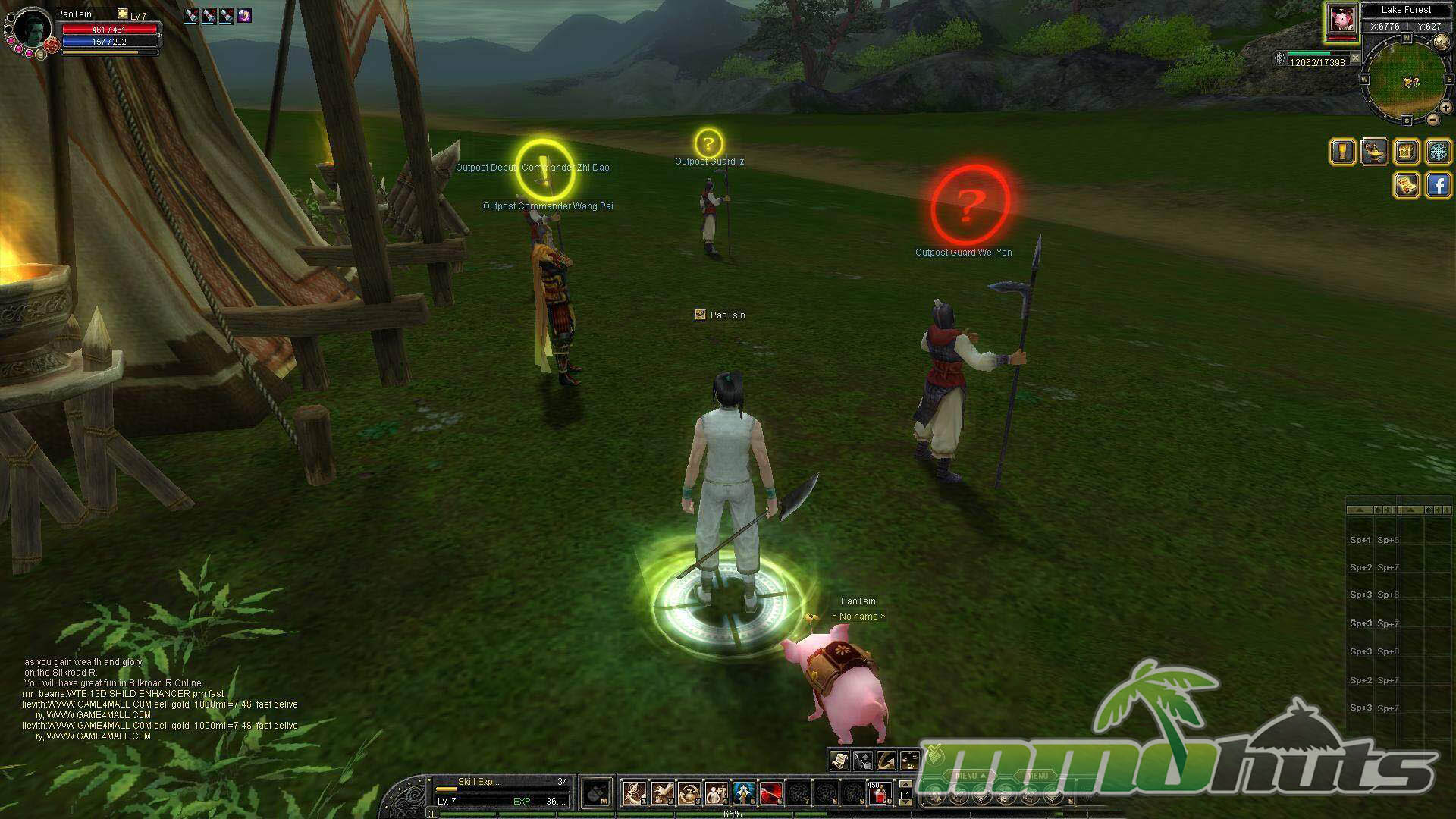Screen dimensions: 1456x819
Task: Zoom in the minimap with plus button
Action: pyautogui.click(x=1445, y=108)
